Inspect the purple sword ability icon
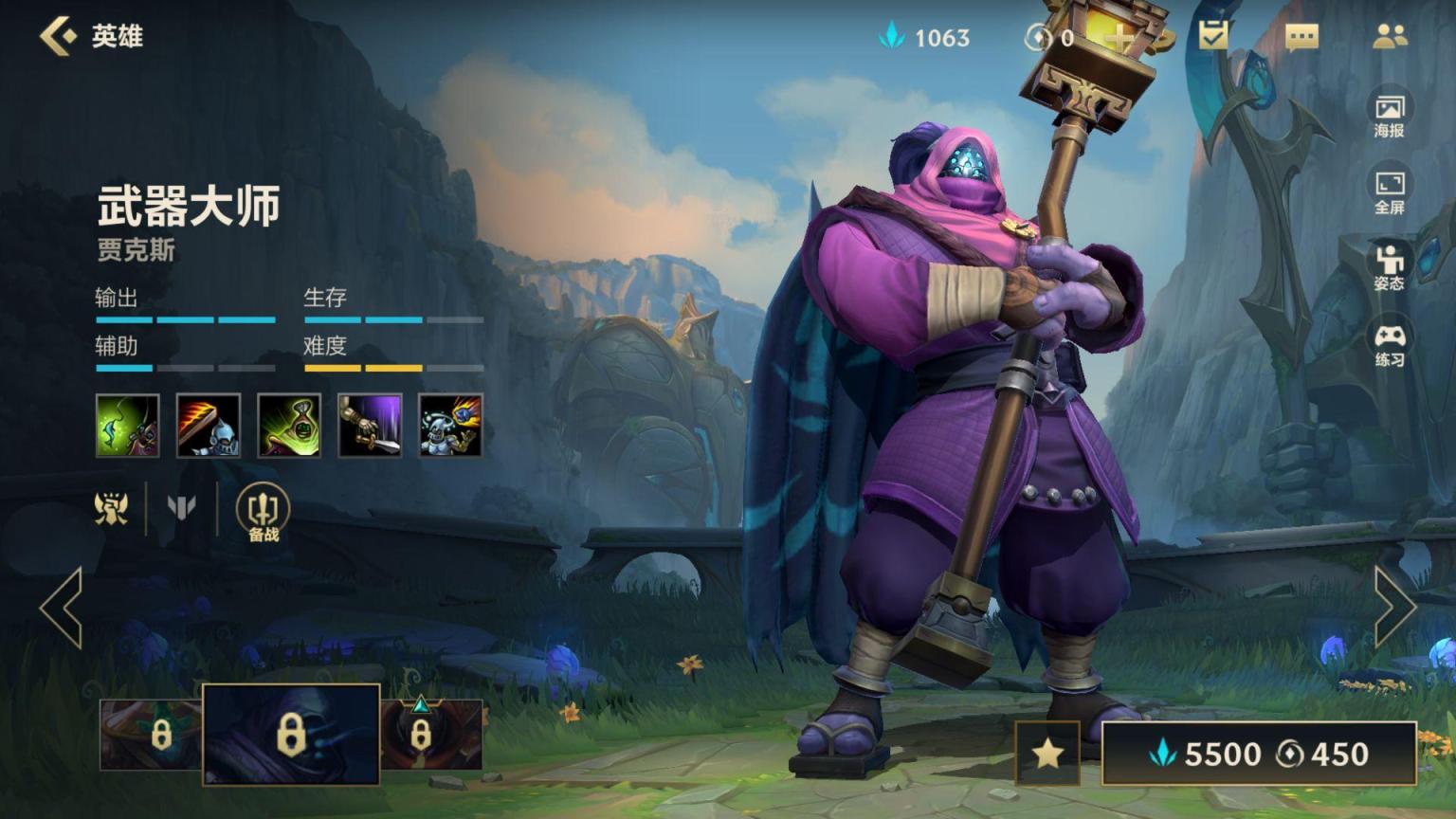Screen dimensions: 1456x819 370,426
